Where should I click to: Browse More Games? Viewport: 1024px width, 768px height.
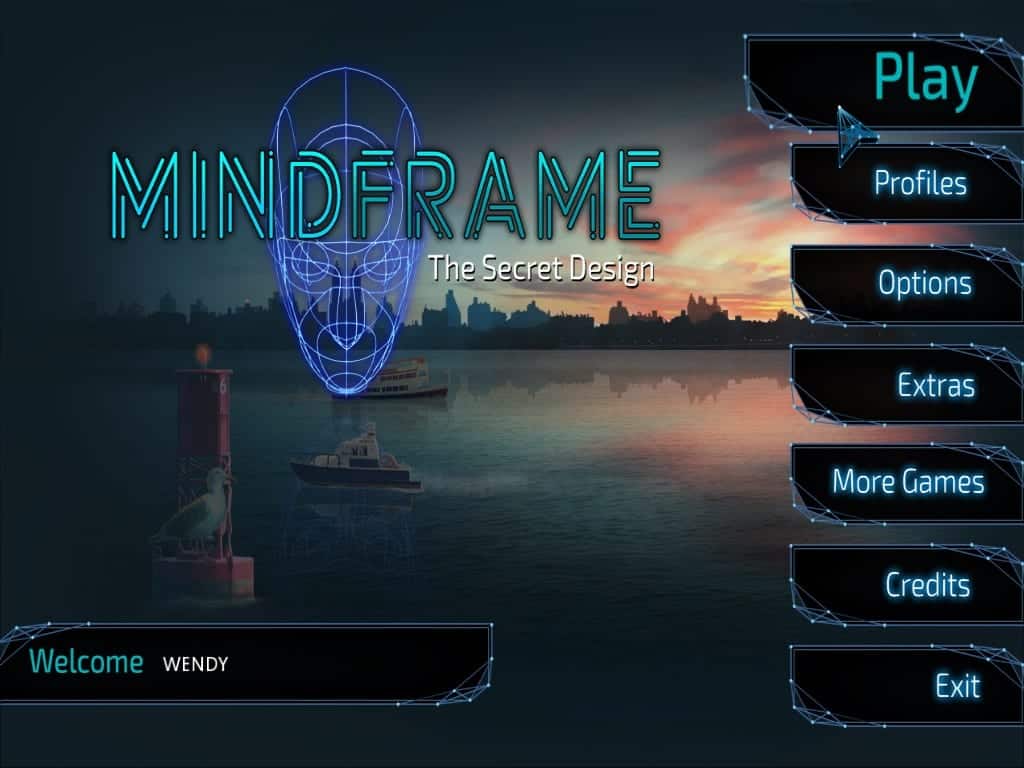[908, 482]
